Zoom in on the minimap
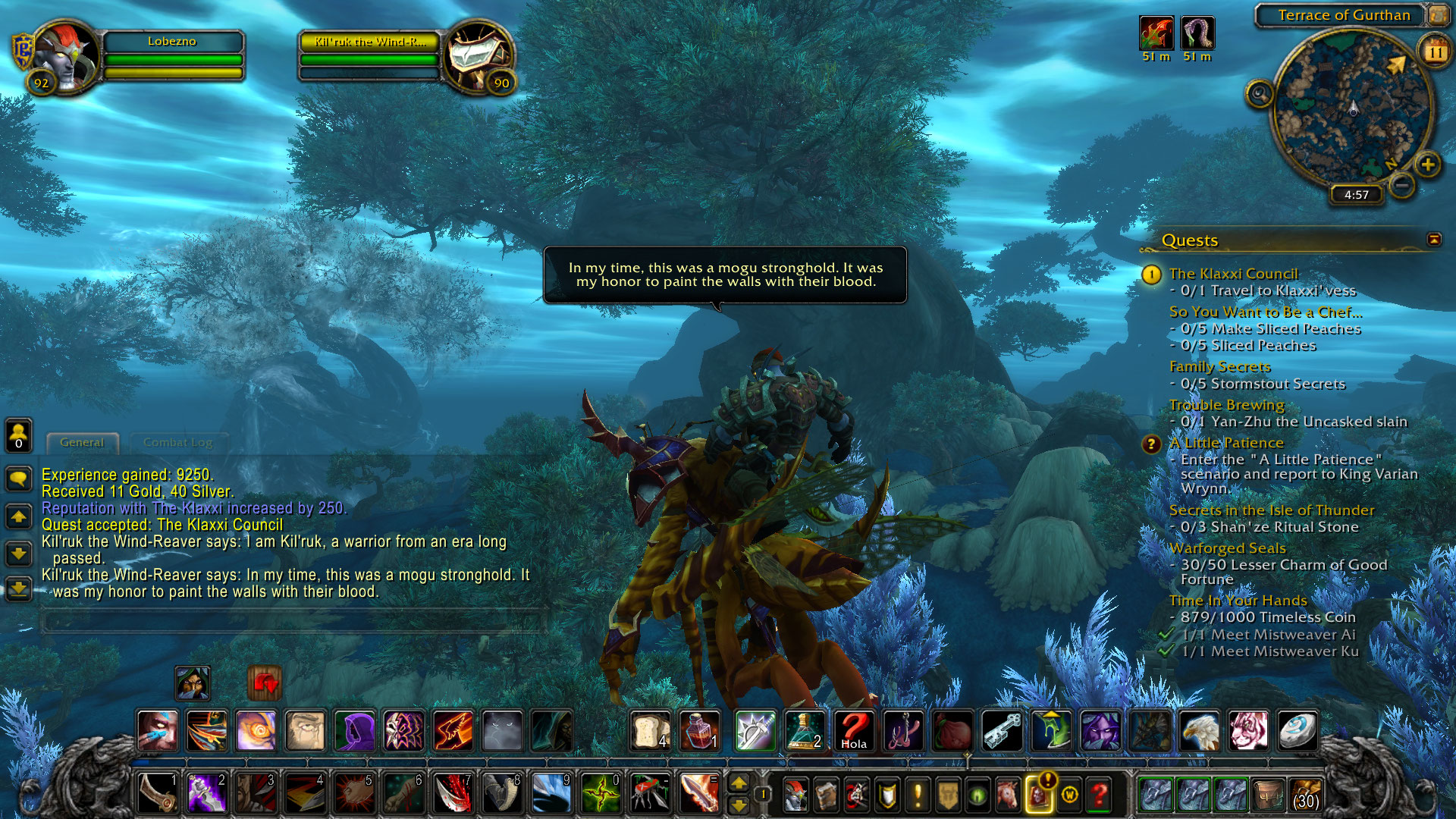 1428,165
